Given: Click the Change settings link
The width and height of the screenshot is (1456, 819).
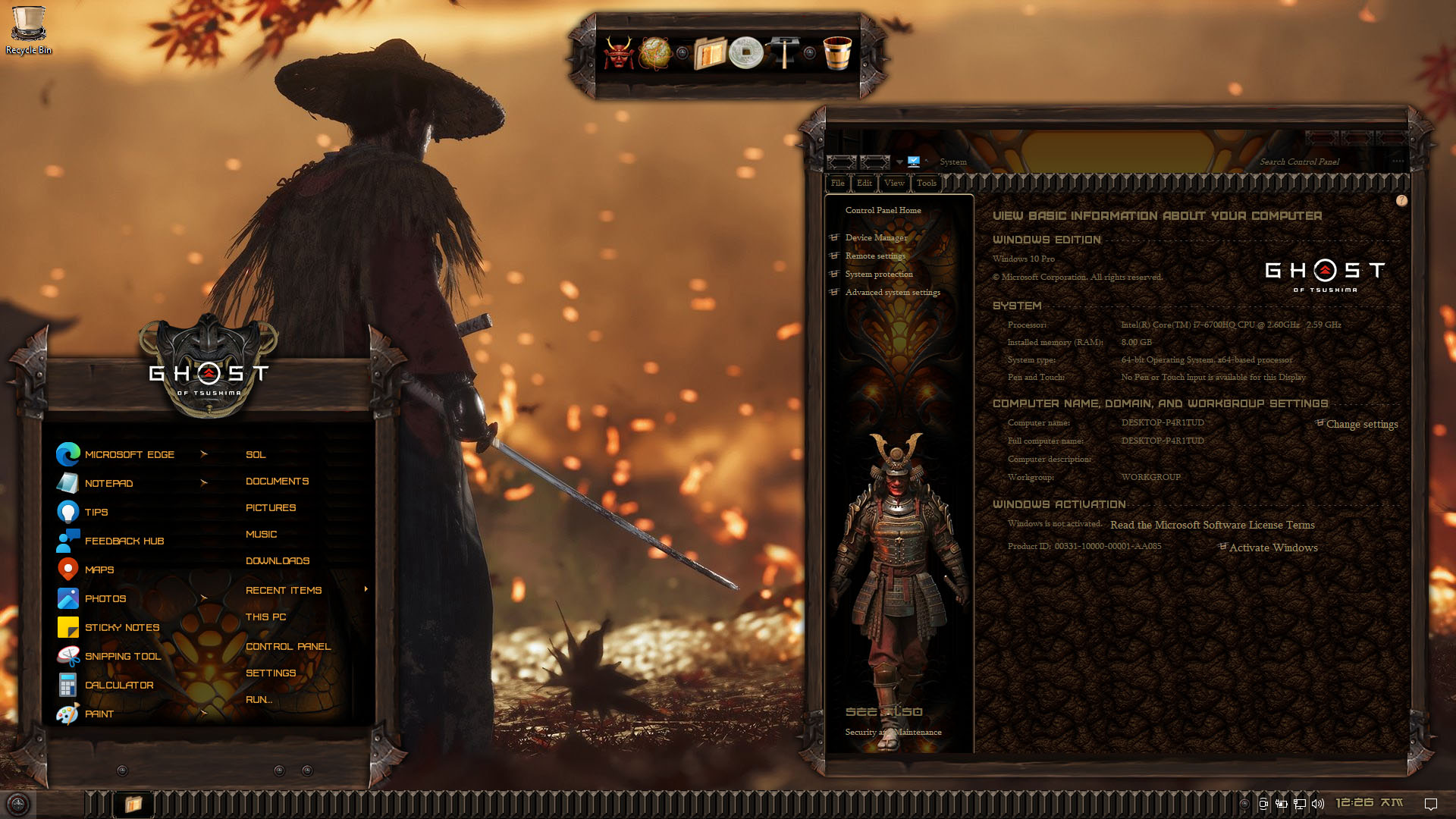Looking at the screenshot, I should 1361,424.
